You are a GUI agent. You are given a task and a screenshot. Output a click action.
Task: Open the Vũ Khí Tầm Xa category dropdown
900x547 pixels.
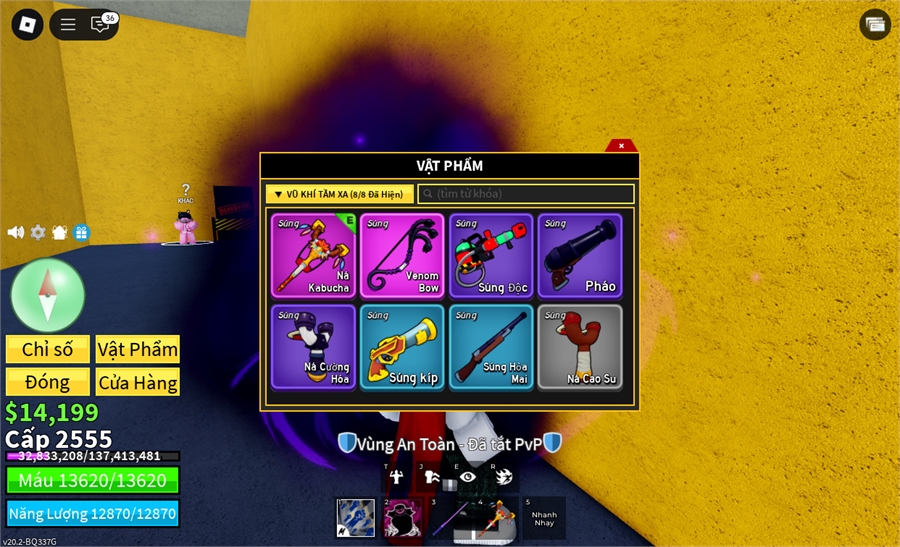pyautogui.click(x=340, y=194)
